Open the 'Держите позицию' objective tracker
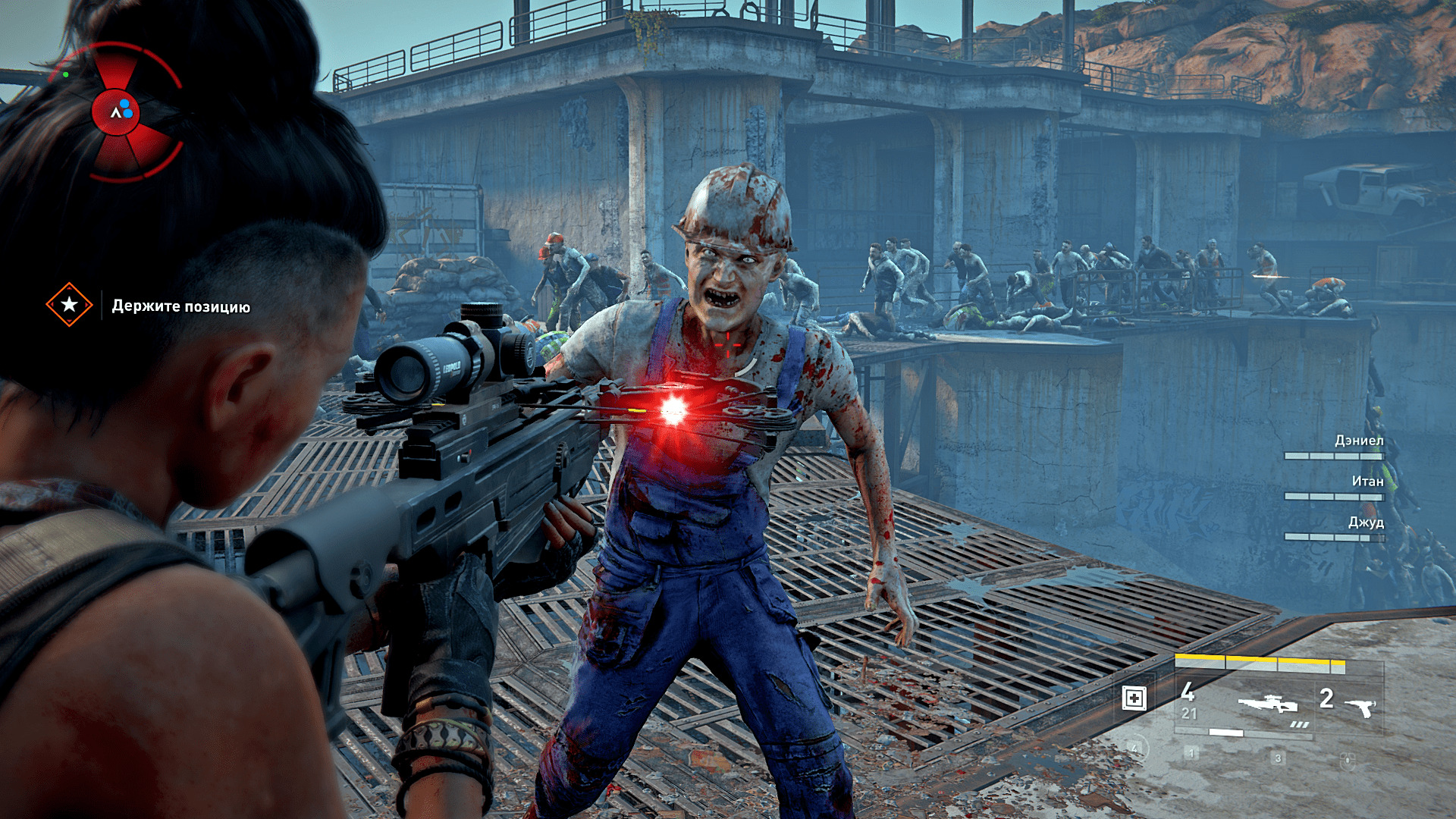This screenshot has height=819, width=1456. (x=180, y=306)
